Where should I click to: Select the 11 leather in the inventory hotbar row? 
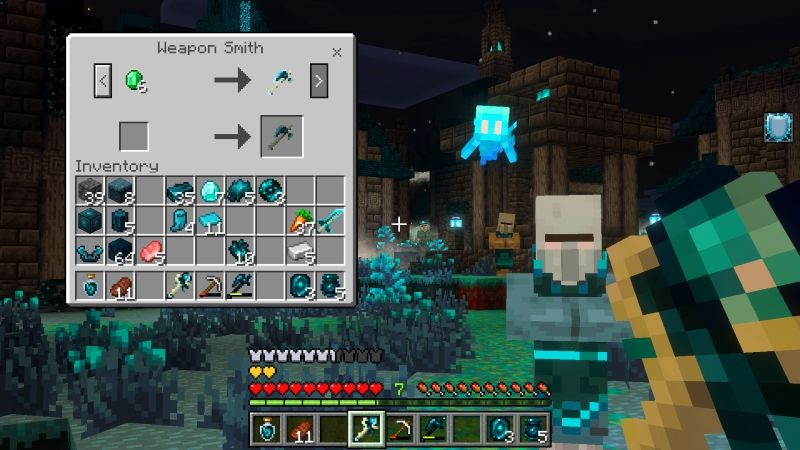(x=121, y=286)
